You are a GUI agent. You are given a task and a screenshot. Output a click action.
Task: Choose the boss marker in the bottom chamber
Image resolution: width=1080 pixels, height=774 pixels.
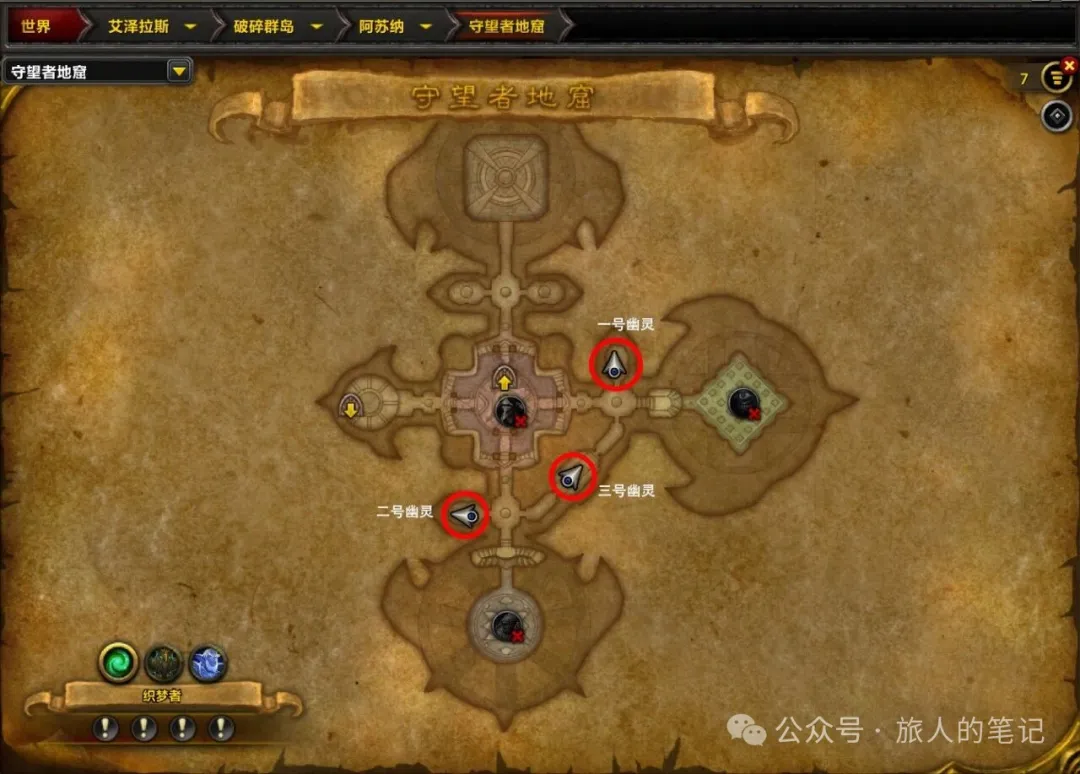[x=506, y=626]
